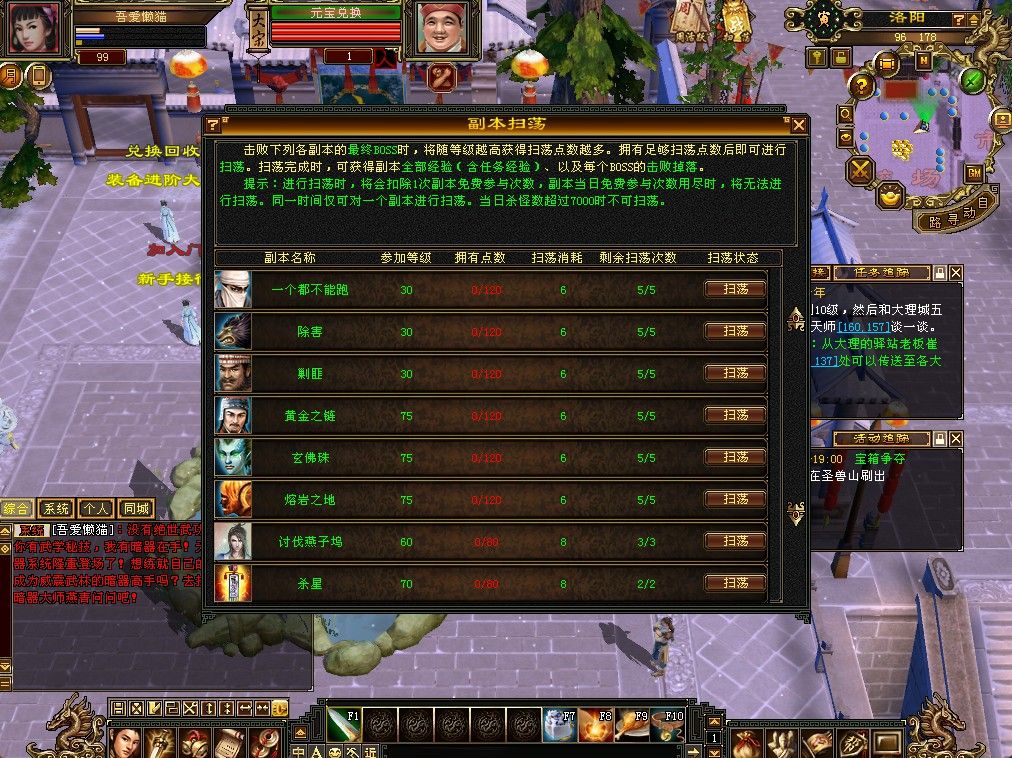1012x758 pixels.
Task: Use the F1 green blade skill
Action: pos(343,724)
